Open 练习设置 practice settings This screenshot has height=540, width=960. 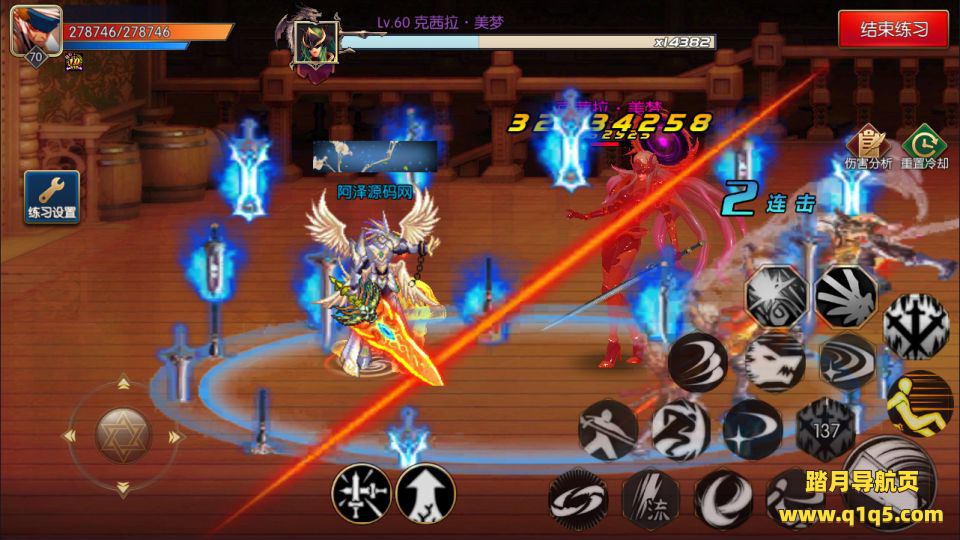[x=52, y=196]
